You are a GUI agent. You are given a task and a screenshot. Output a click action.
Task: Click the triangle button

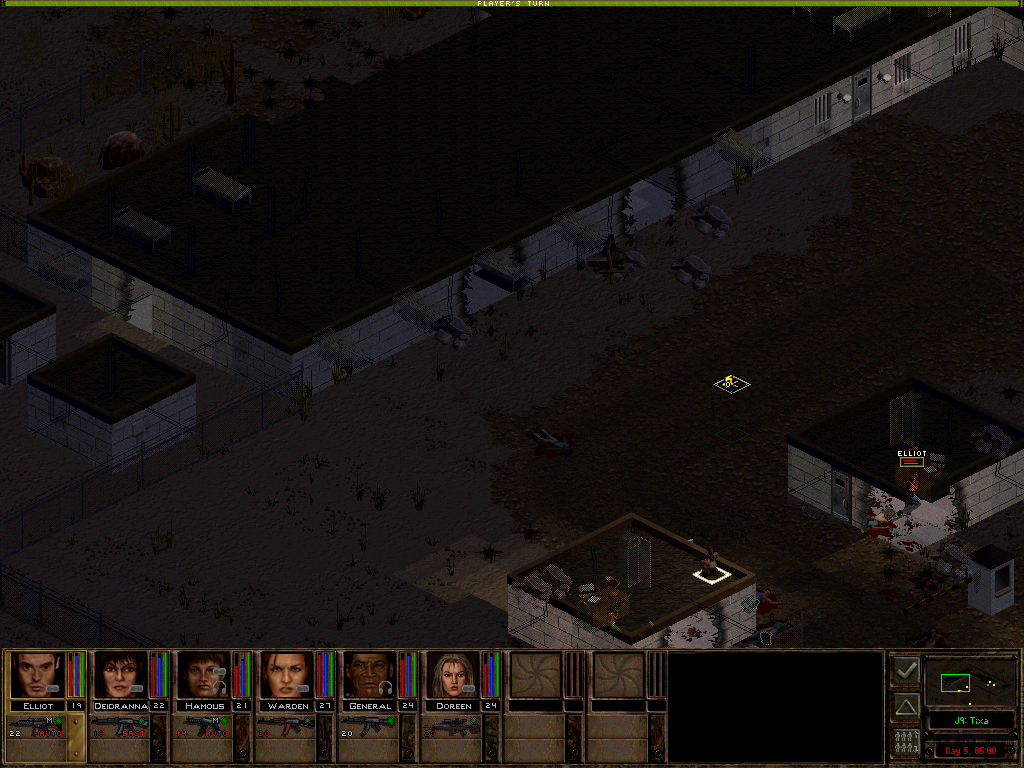[x=906, y=707]
